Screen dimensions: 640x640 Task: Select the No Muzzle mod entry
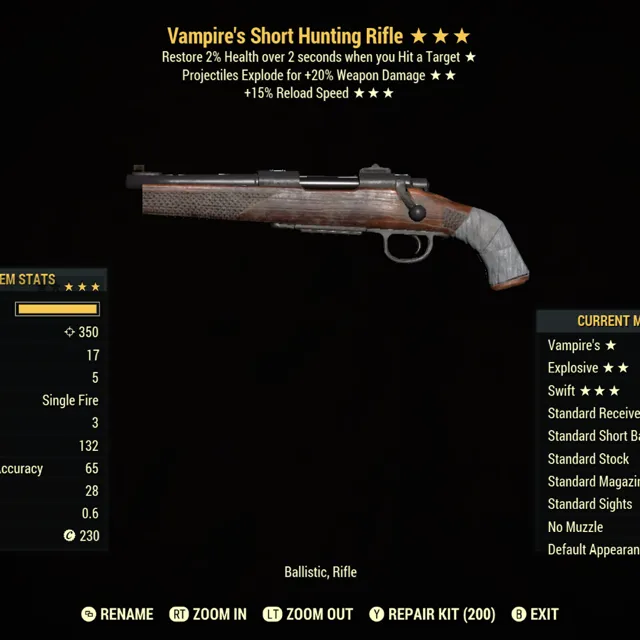coord(575,527)
